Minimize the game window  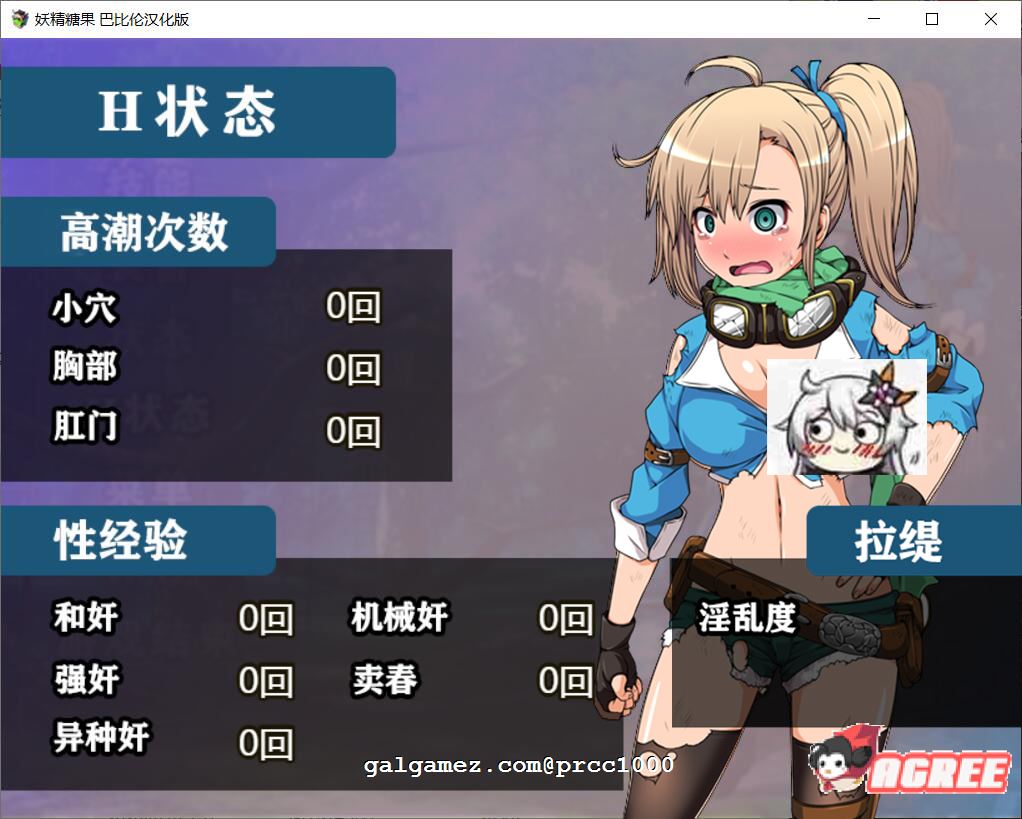(x=874, y=19)
